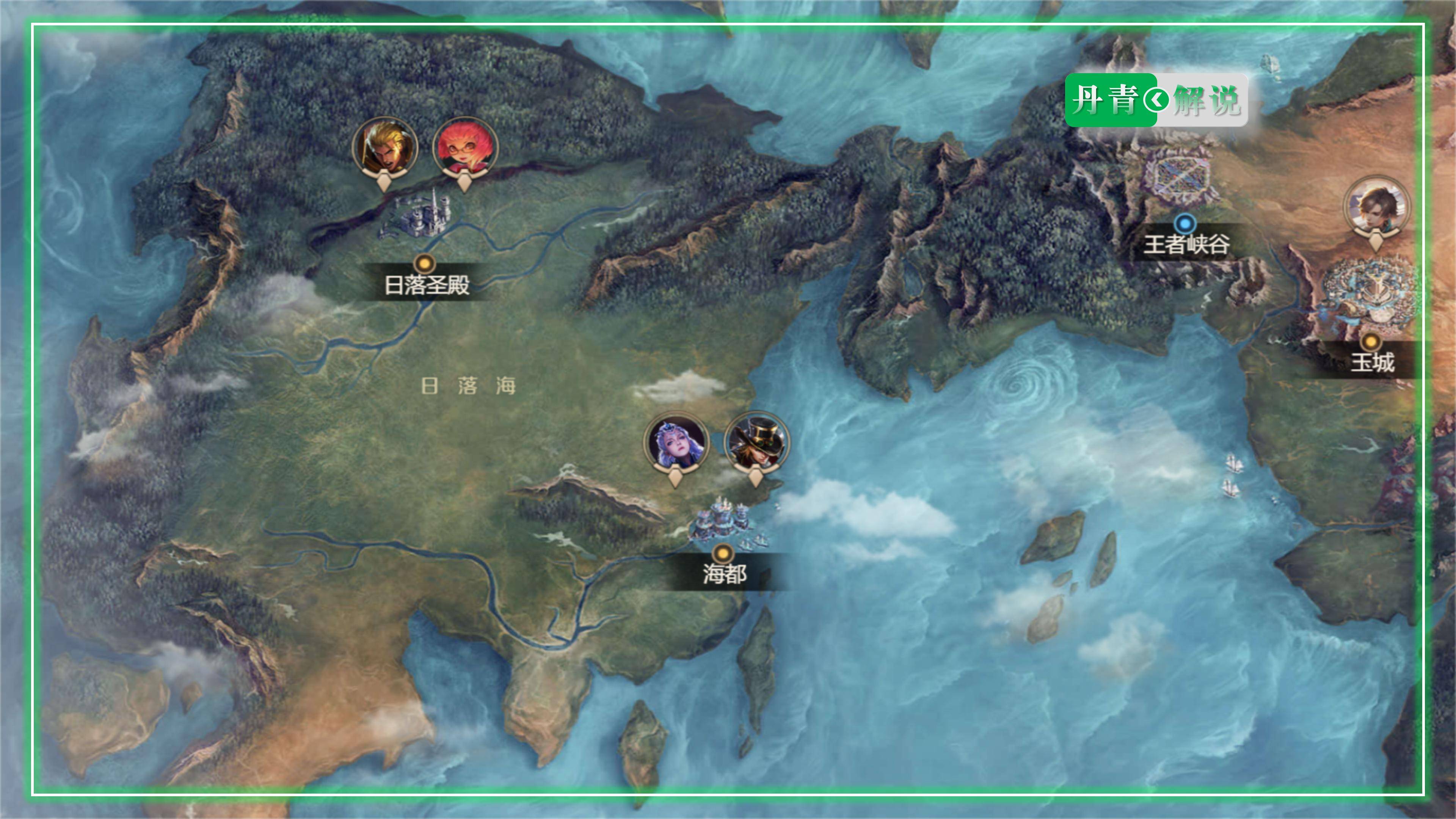Open the 海都 location marker

pyautogui.click(x=722, y=552)
